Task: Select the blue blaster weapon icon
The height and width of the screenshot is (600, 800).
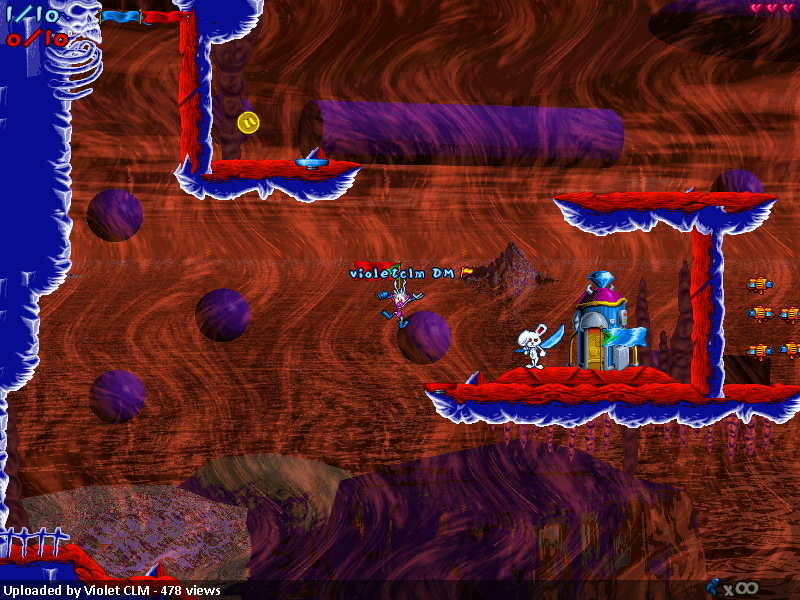Action: 715,587
